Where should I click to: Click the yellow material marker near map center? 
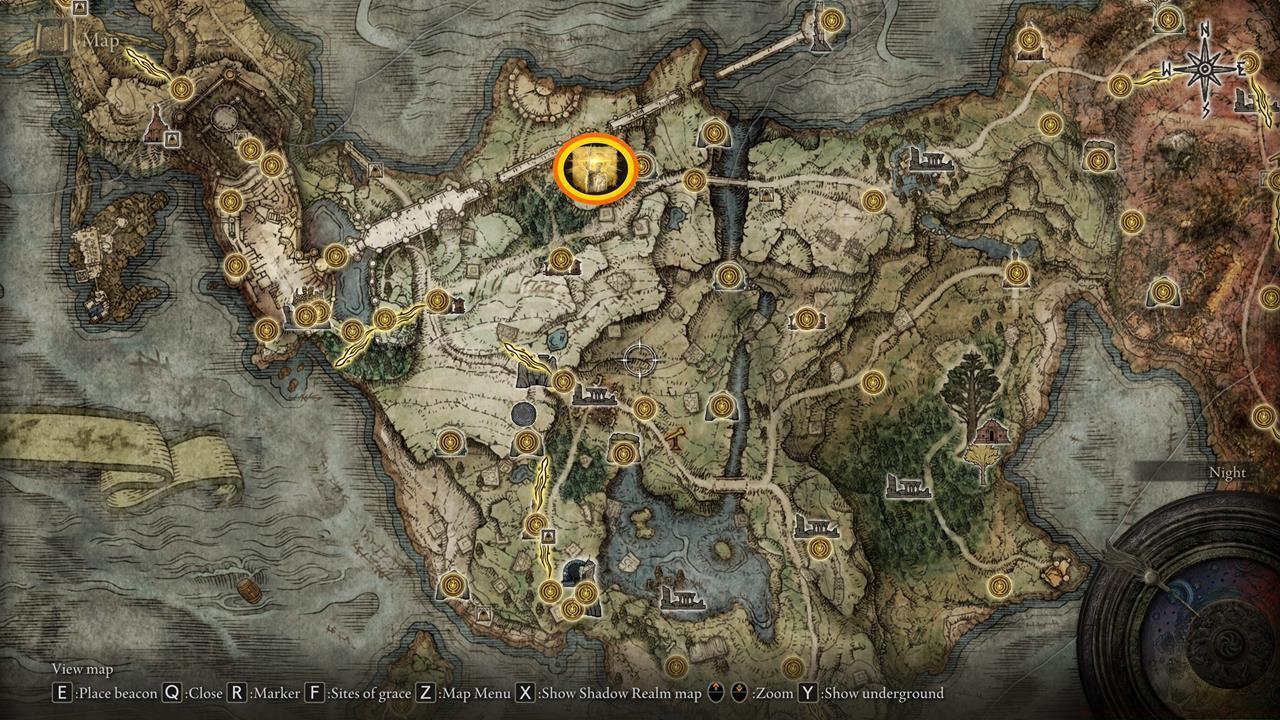[x=678, y=436]
